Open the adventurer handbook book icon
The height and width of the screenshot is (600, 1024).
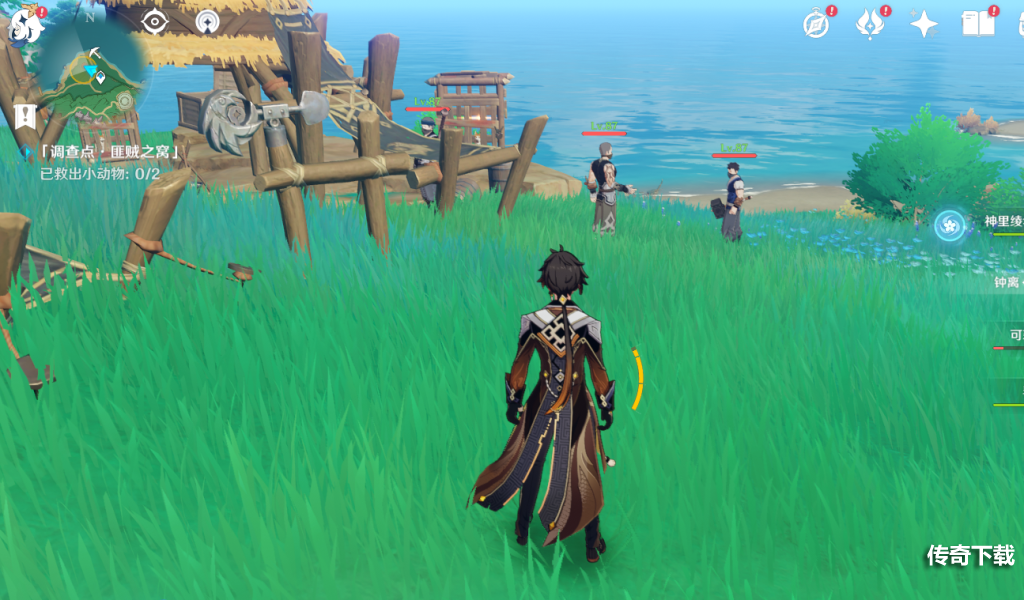coord(978,25)
